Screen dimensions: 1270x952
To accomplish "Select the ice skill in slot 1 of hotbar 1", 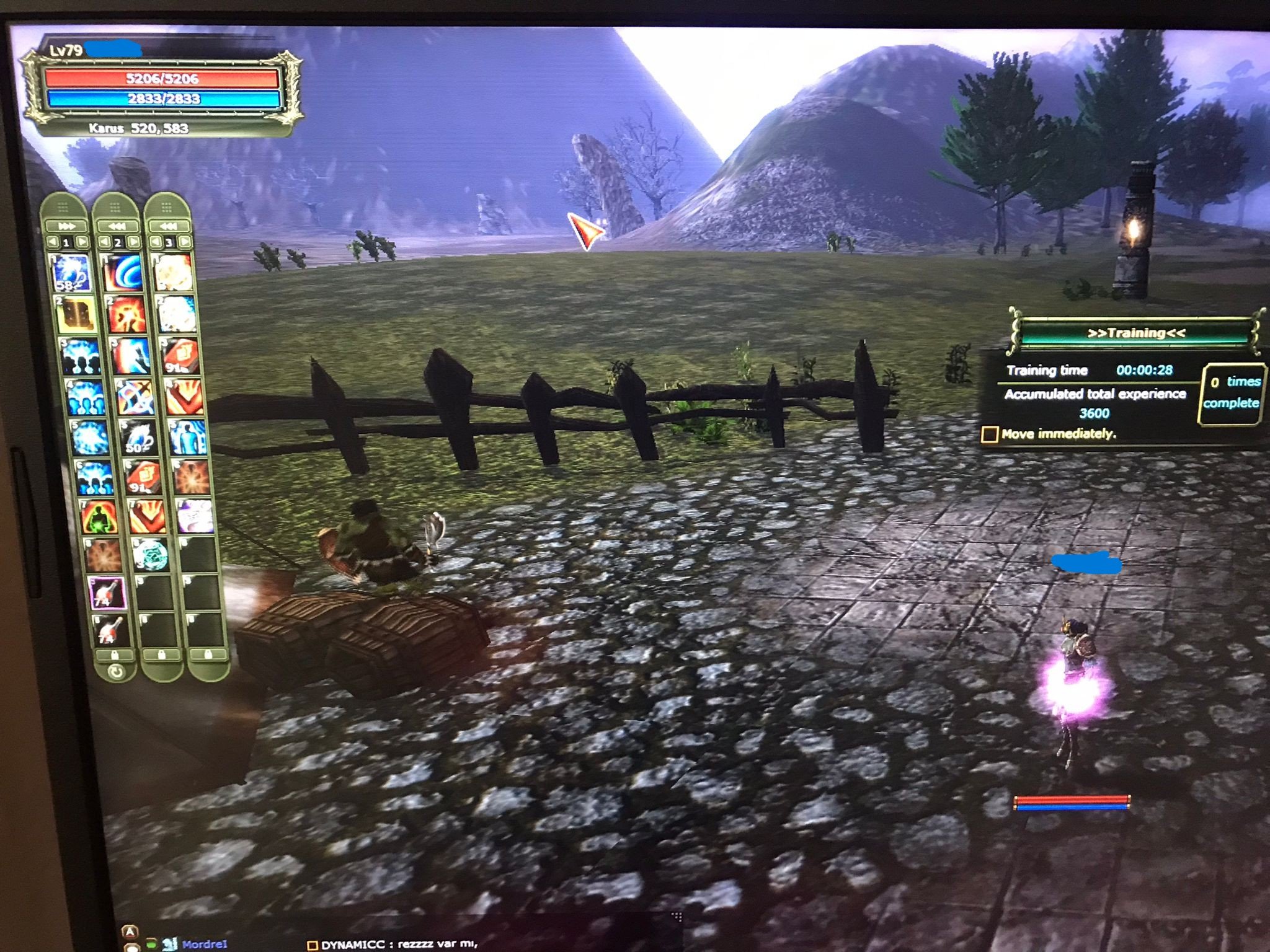I will pyautogui.click(x=71, y=273).
